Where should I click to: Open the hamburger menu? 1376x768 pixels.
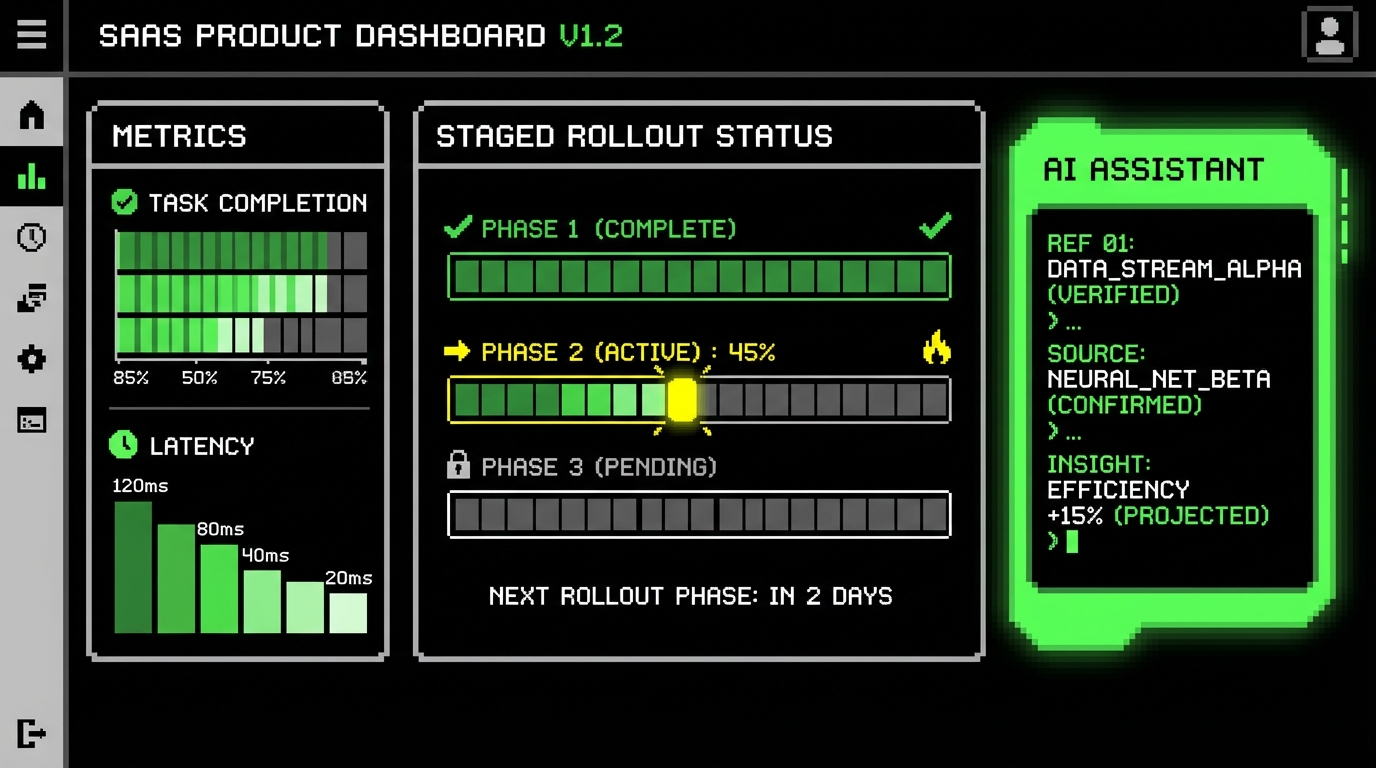(x=31, y=35)
